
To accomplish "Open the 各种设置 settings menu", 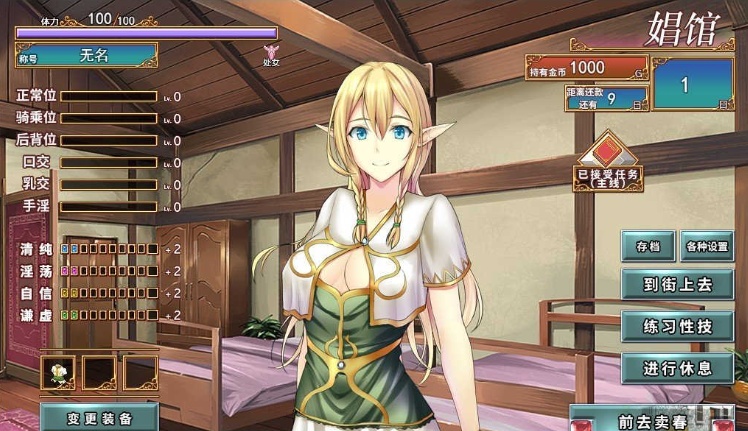I will coord(708,246).
